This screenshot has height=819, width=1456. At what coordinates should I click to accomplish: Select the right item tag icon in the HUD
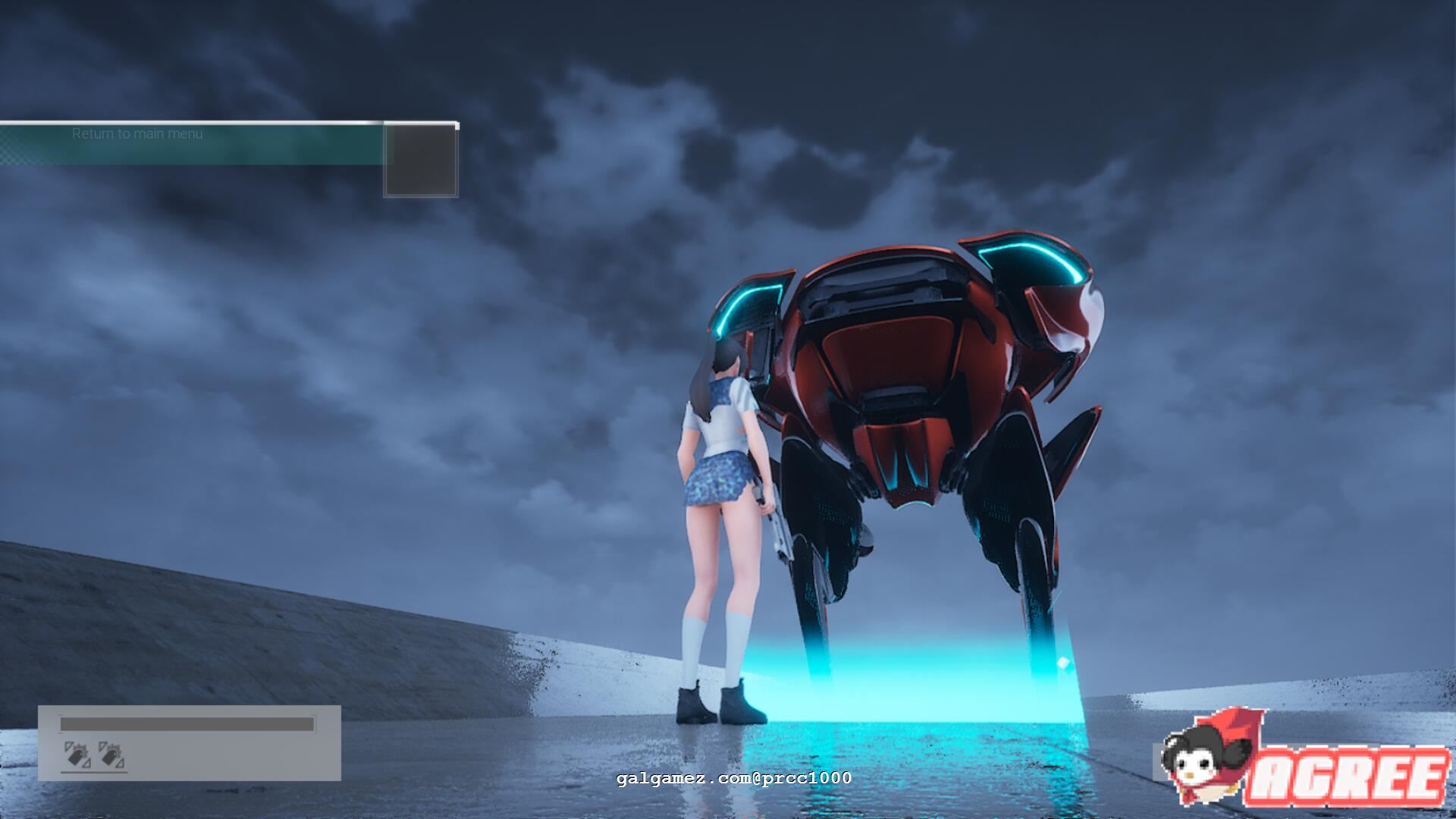[x=110, y=755]
